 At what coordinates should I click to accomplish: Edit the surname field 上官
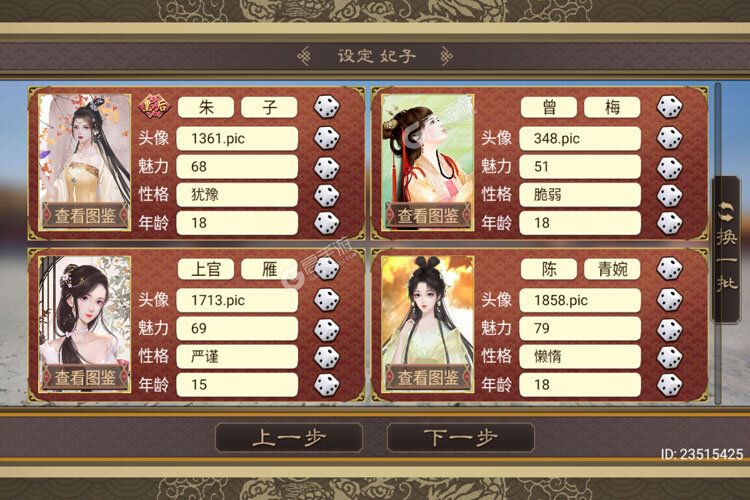pos(207,270)
